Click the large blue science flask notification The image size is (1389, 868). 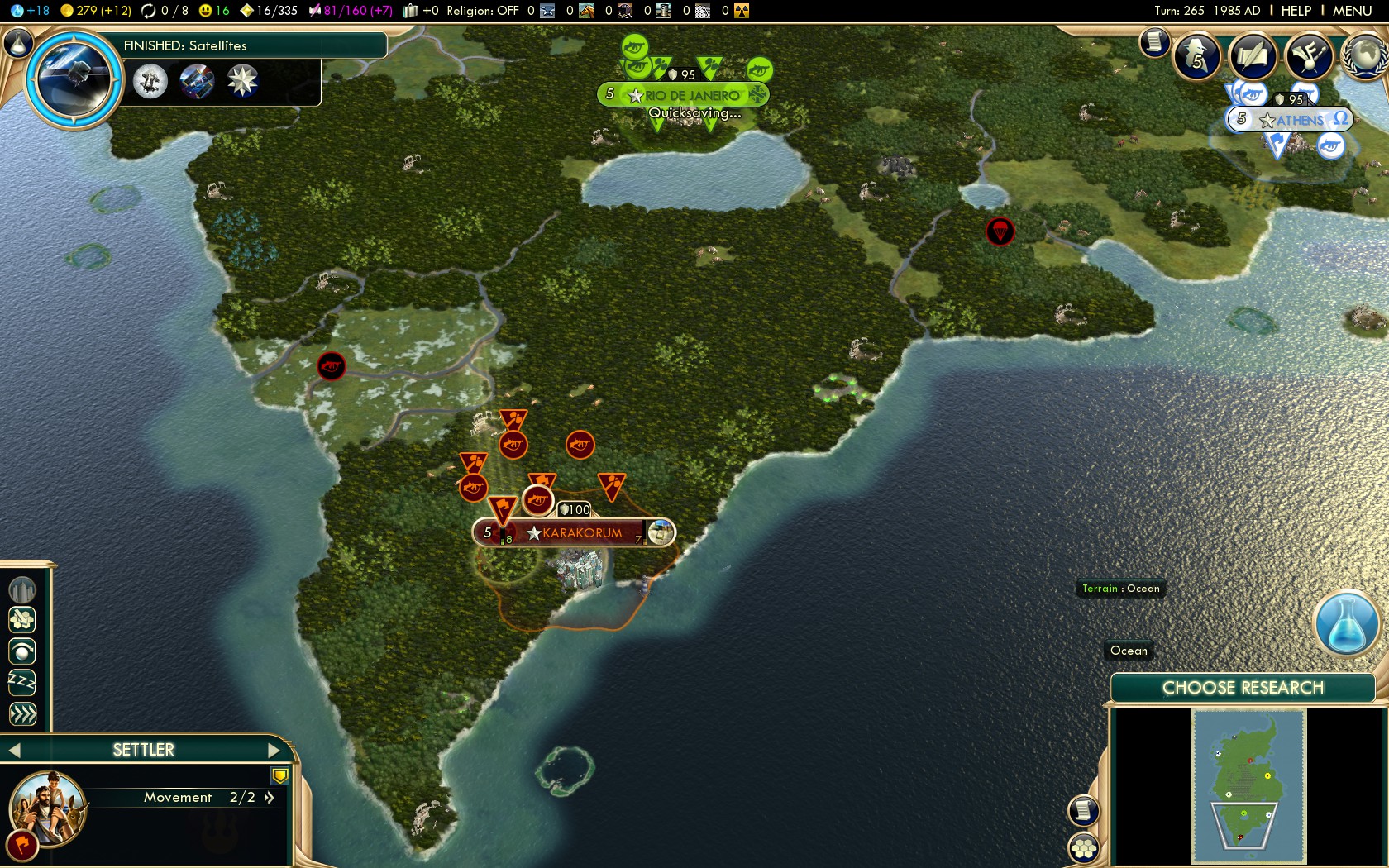(x=1346, y=625)
